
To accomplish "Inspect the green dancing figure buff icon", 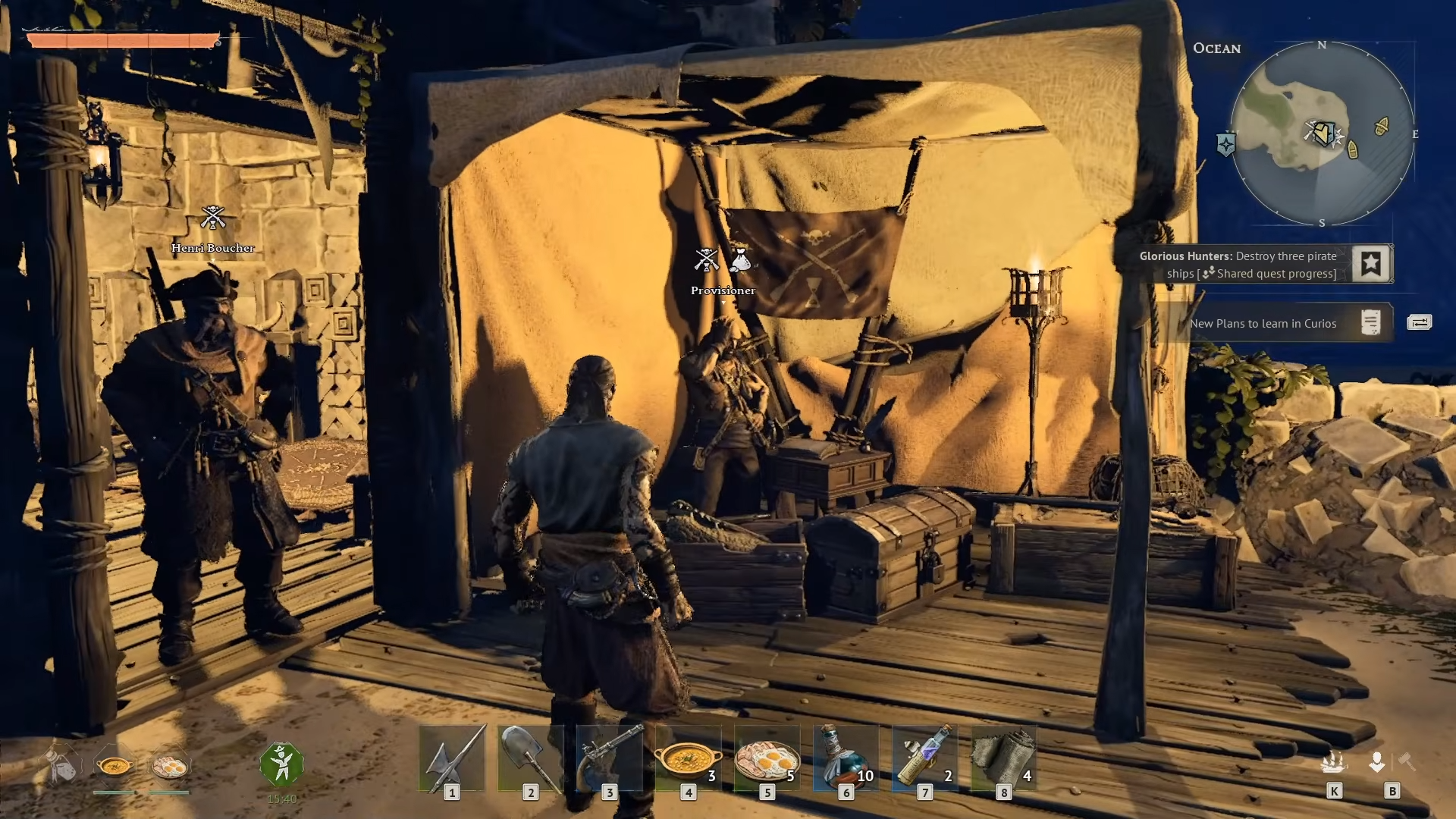I will [281, 764].
